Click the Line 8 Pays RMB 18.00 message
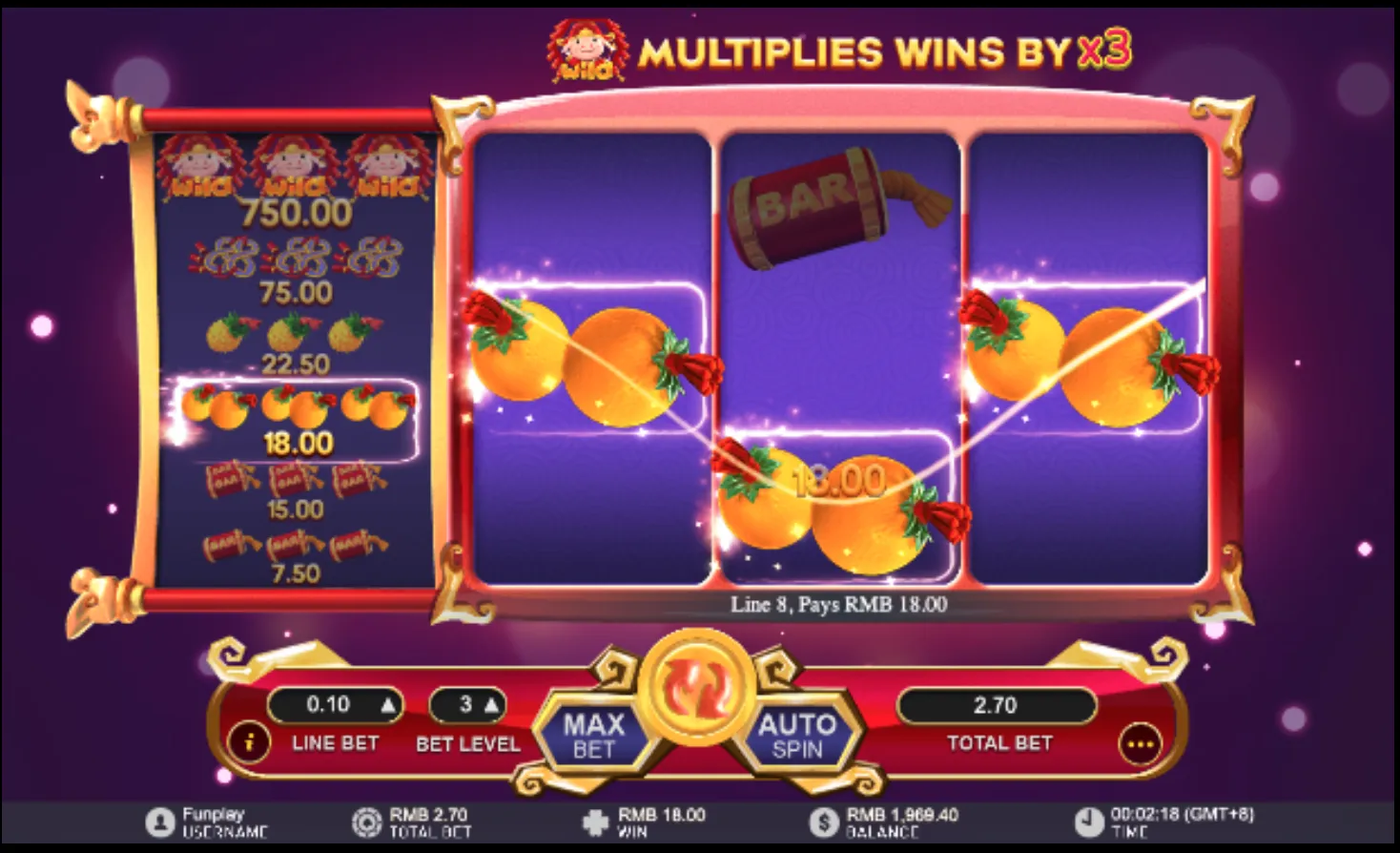This screenshot has width=1400, height=853. tap(839, 602)
